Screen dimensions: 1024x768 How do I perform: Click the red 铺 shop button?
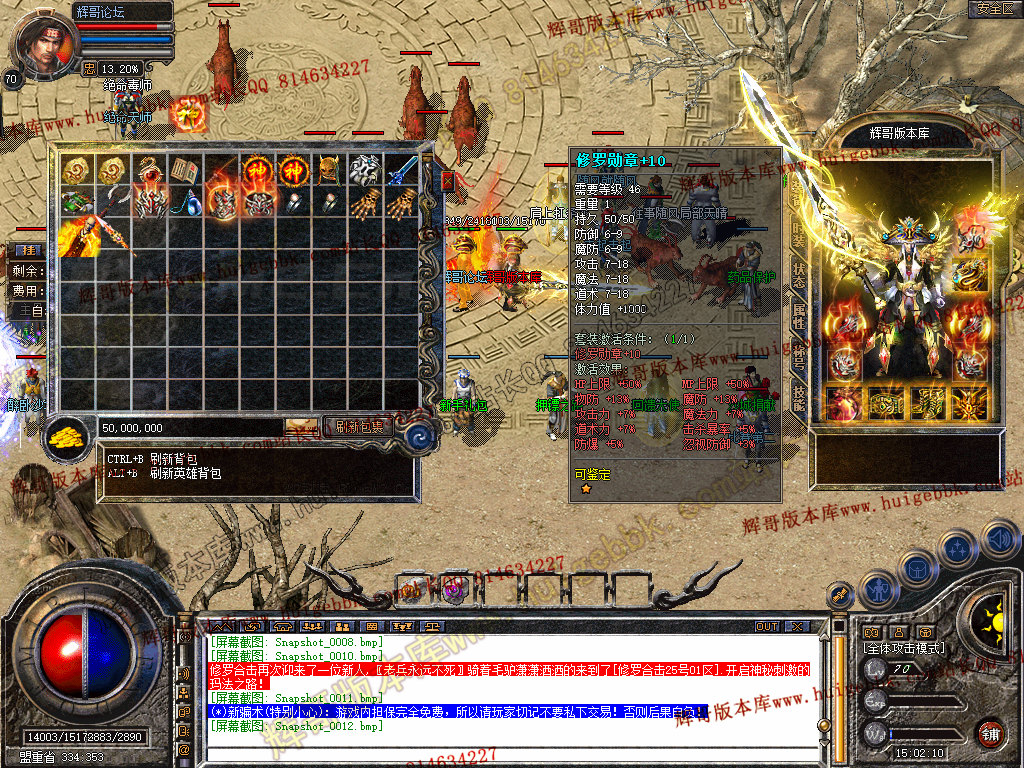tap(990, 734)
